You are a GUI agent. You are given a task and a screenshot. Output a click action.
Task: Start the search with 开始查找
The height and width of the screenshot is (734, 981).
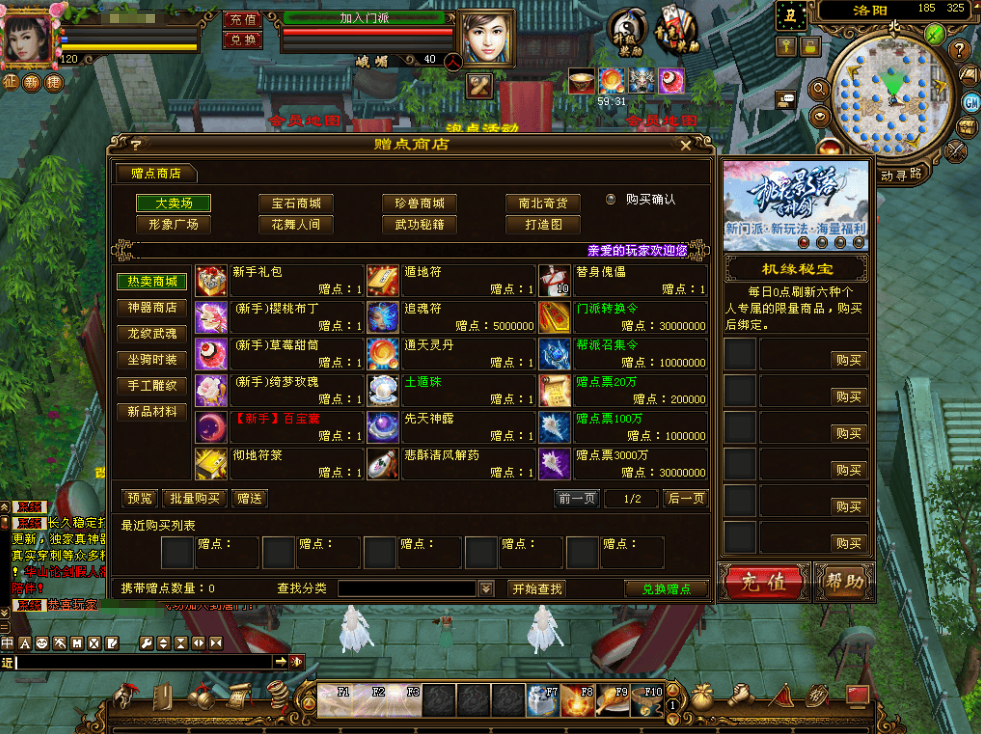536,589
